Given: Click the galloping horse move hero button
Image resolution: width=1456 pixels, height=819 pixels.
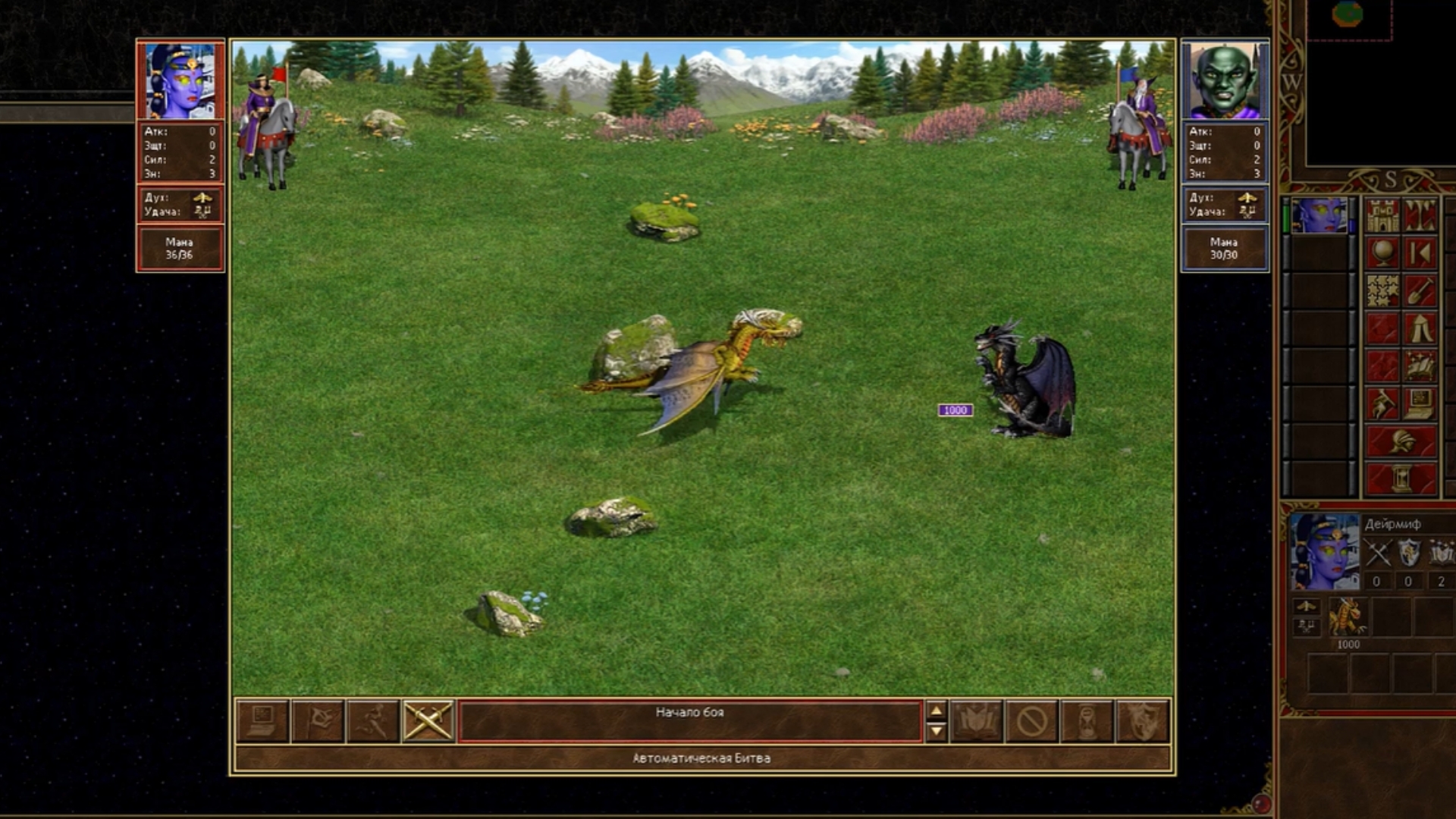Looking at the screenshot, I should 1382,404.
